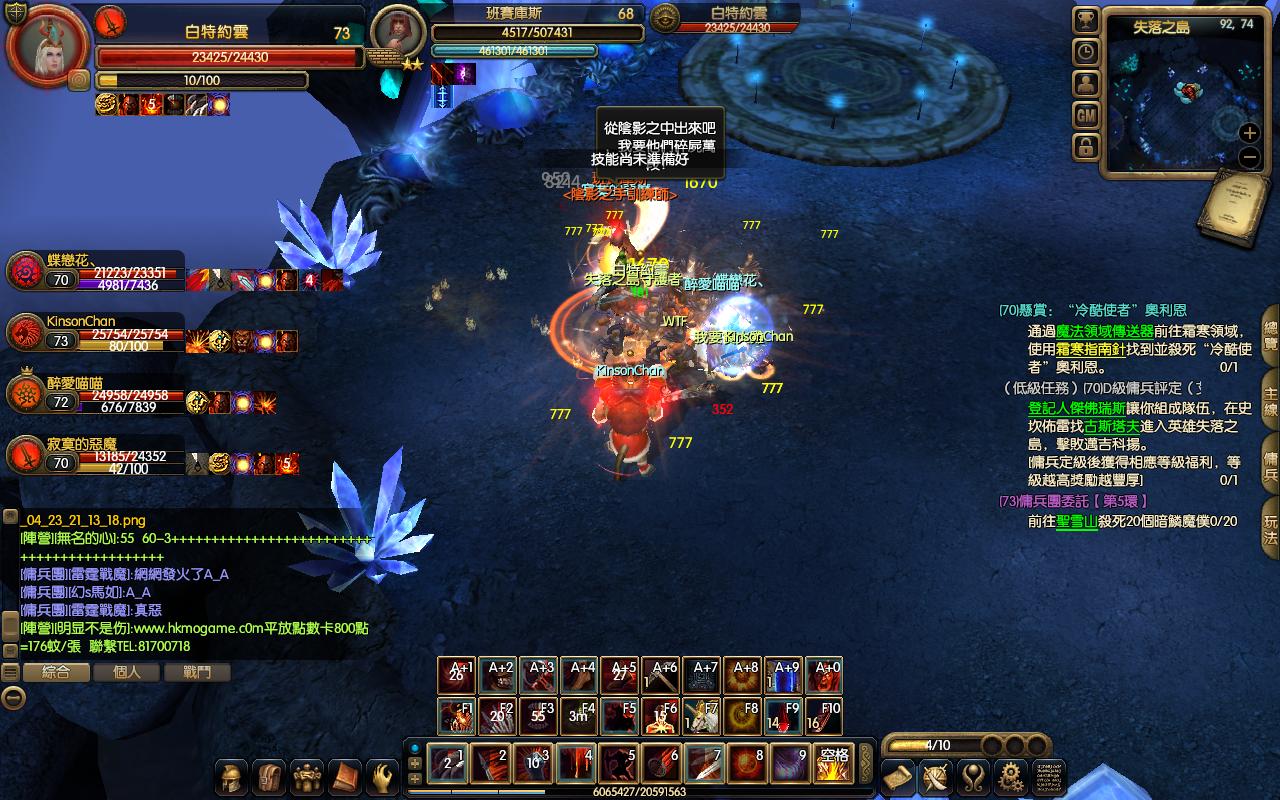This screenshot has width=1280, height=800.
Task: Open the trophy achievements button beside the minimap
Action: tap(1086, 20)
